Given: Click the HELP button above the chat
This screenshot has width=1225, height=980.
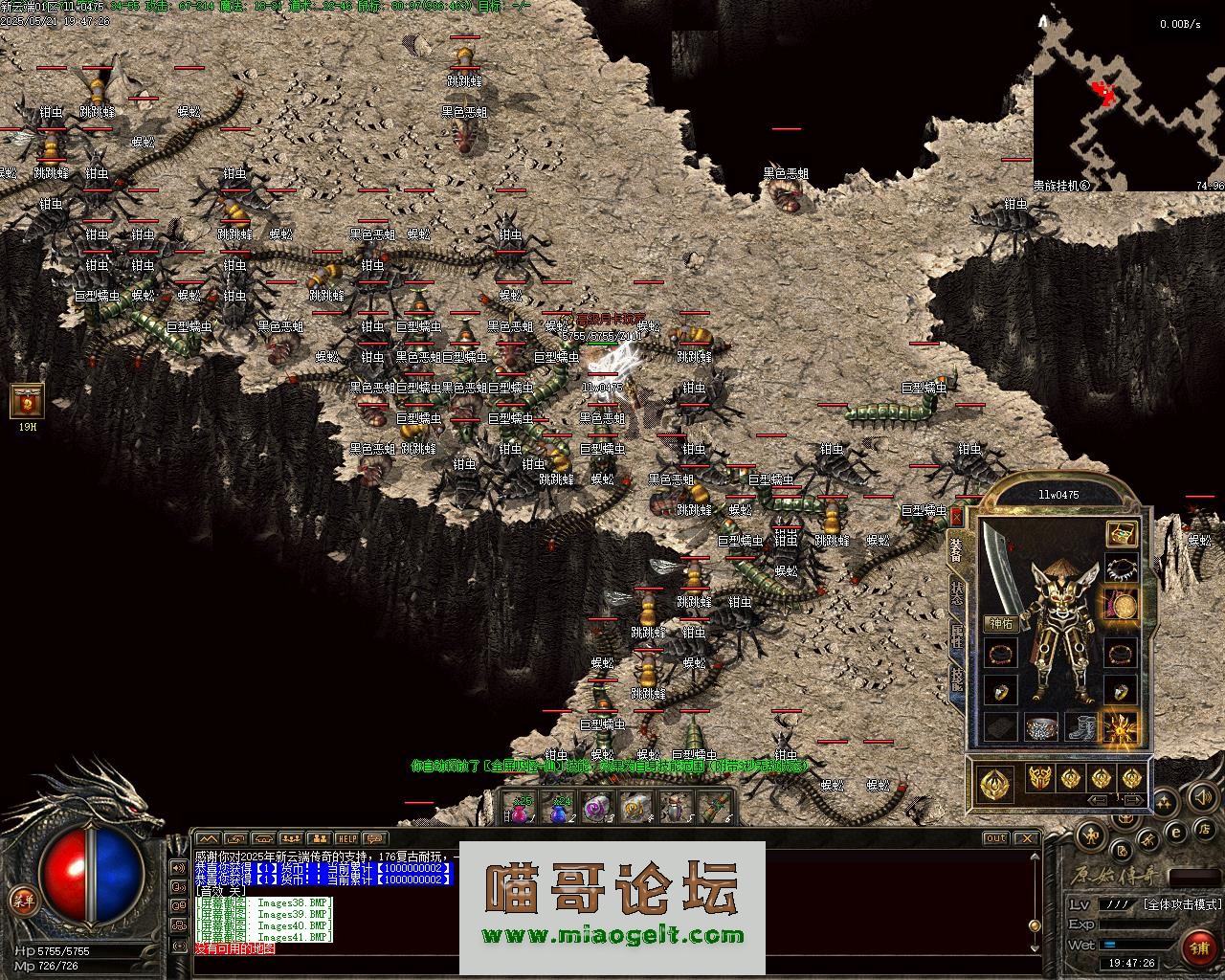Looking at the screenshot, I should [346, 838].
